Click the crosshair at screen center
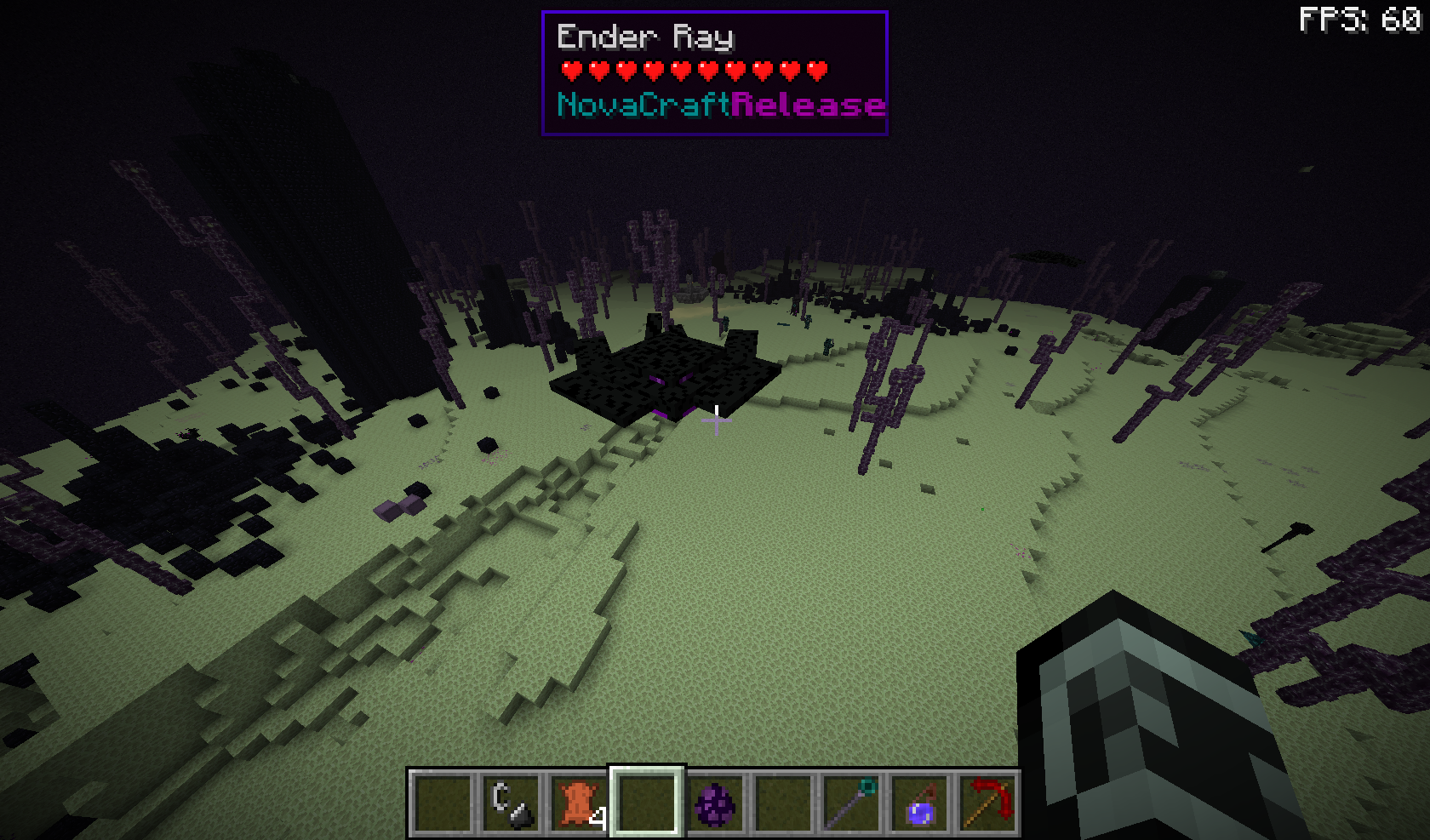The height and width of the screenshot is (840, 1430). tap(716, 421)
